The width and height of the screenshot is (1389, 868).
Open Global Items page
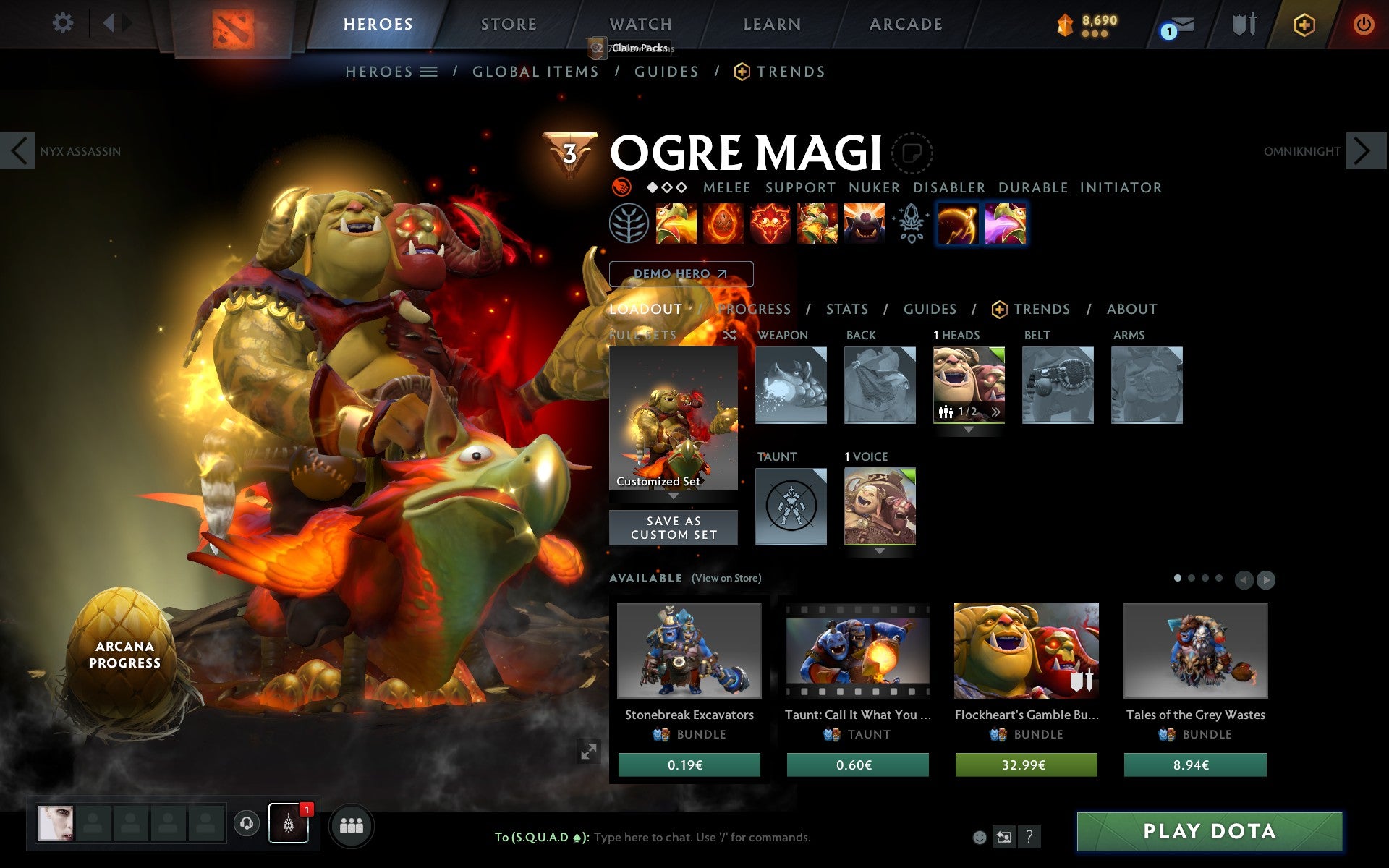(x=535, y=72)
